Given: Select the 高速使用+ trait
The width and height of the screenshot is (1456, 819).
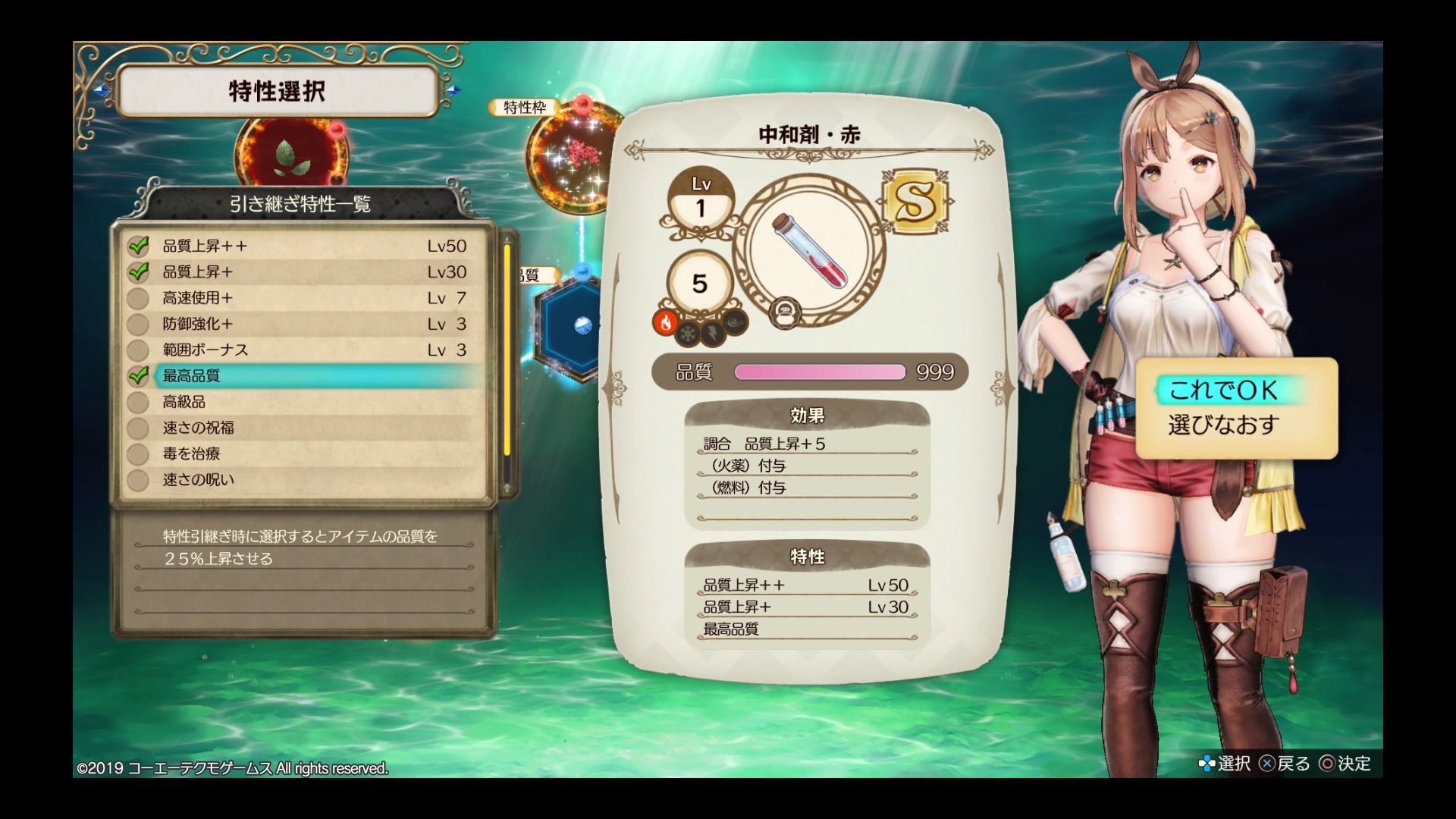Looking at the screenshot, I should [x=303, y=298].
